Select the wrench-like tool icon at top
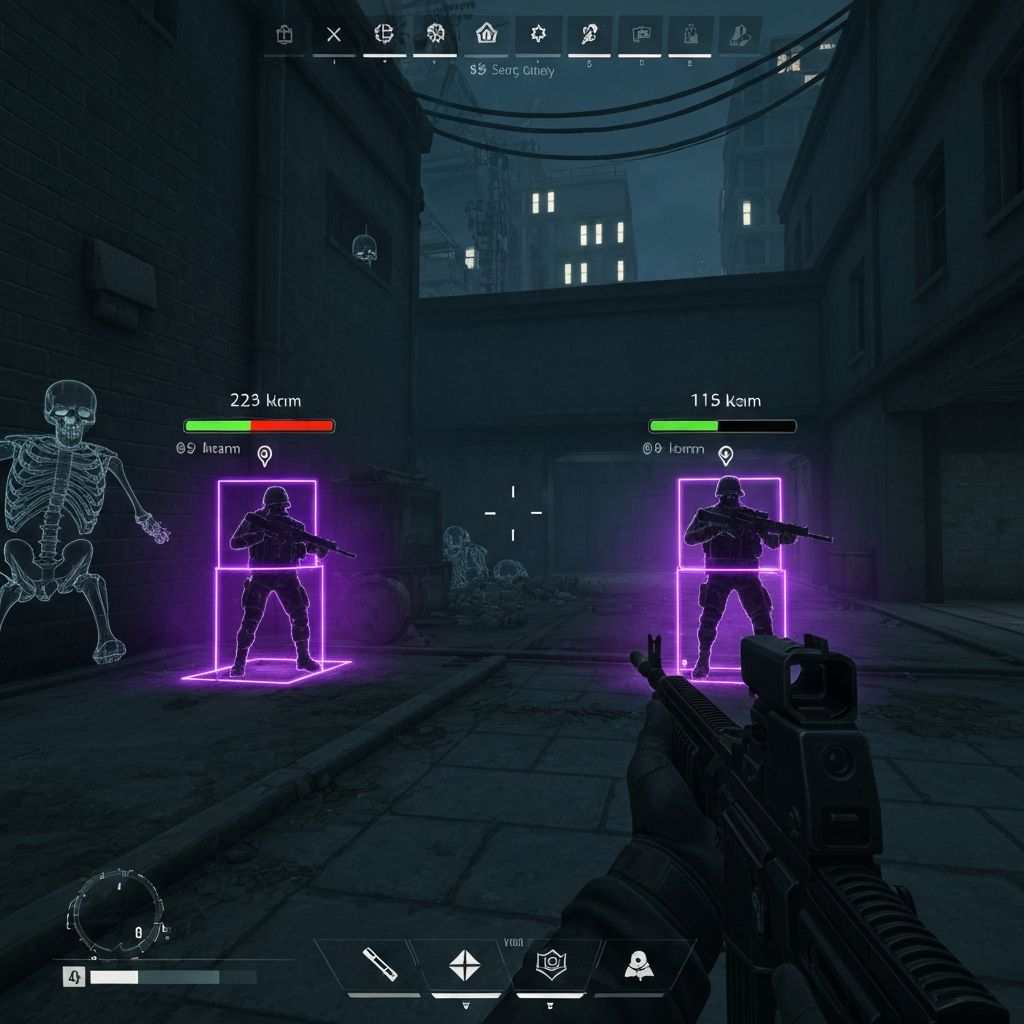 tap(588, 35)
